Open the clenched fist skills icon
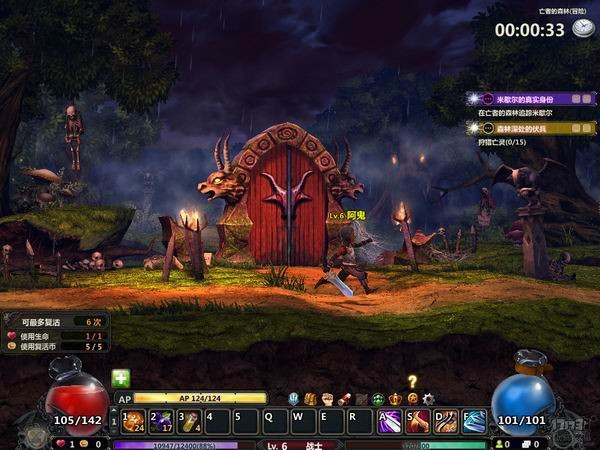The width and height of the screenshot is (600, 450). coord(327,398)
